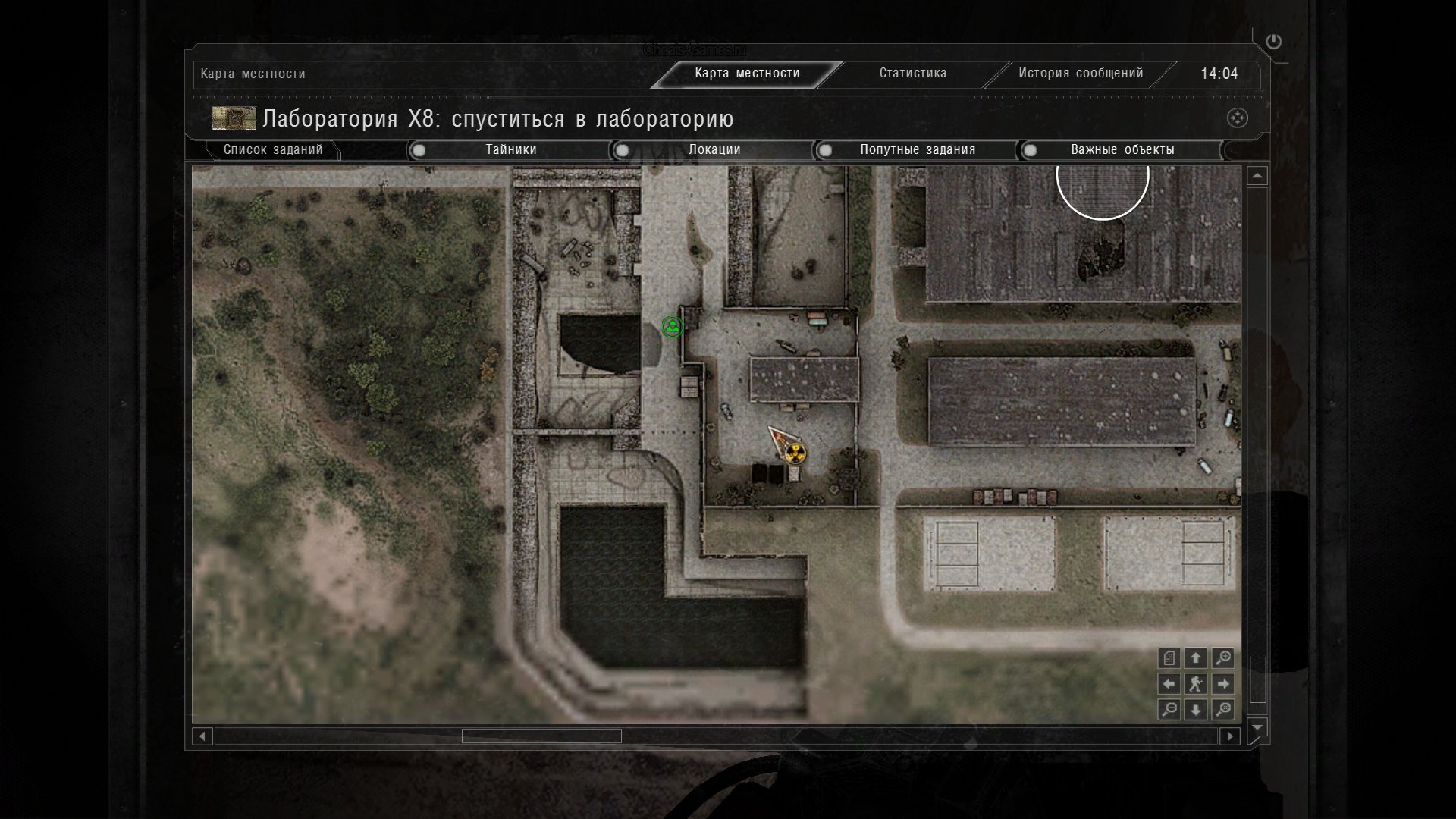Click the power icon to close the PDA
This screenshot has height=819, width=1456.
tap(1273, 42)
